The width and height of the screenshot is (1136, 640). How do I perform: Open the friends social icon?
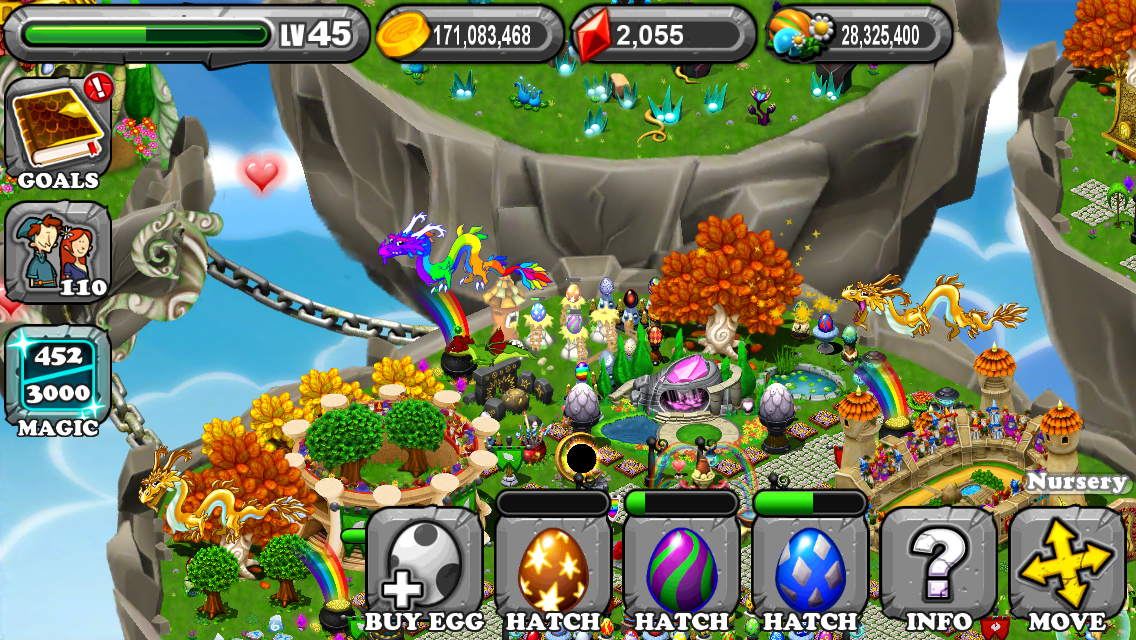58,252
